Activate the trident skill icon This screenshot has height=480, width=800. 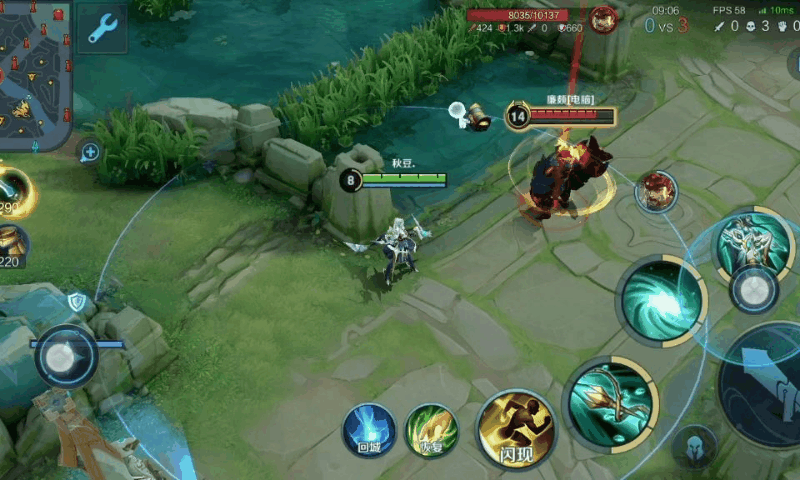[x=610, y=402]
